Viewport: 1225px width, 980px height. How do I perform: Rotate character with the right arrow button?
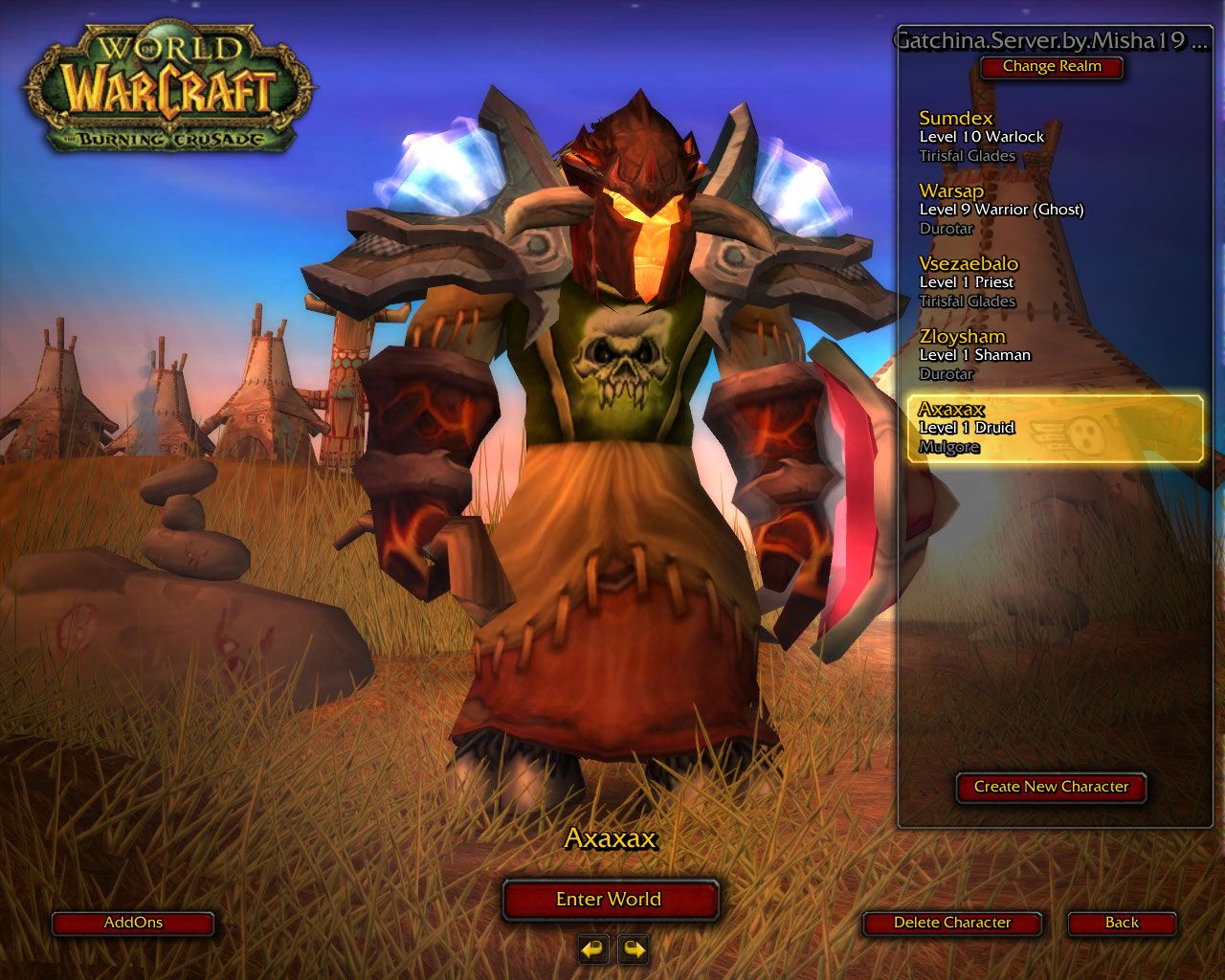point(633,949)
